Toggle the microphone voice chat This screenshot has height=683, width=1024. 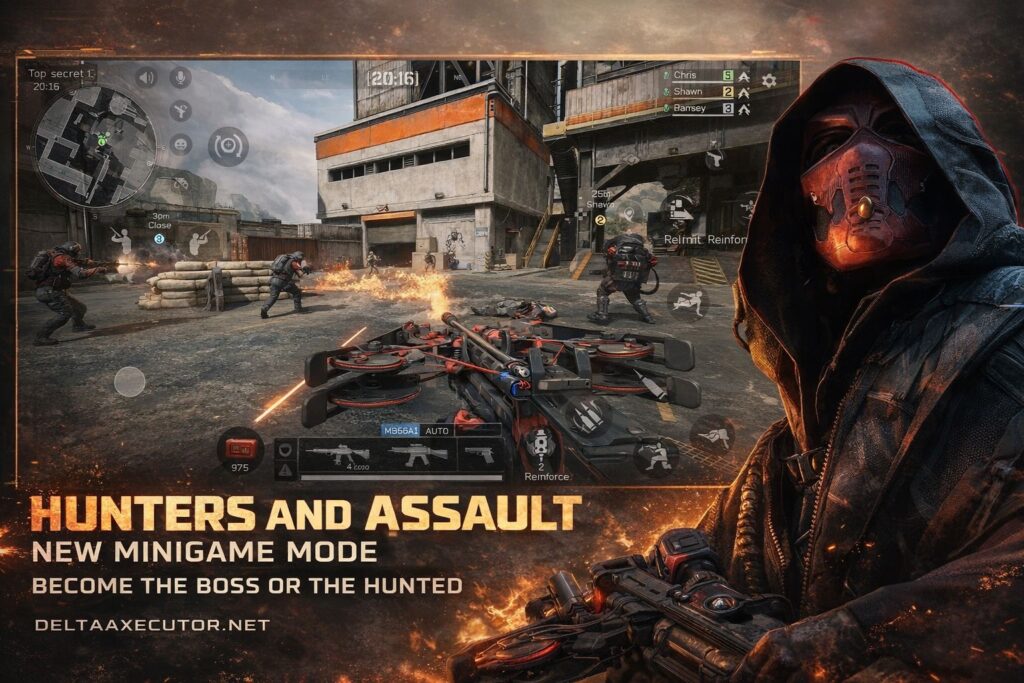(181, 77)
